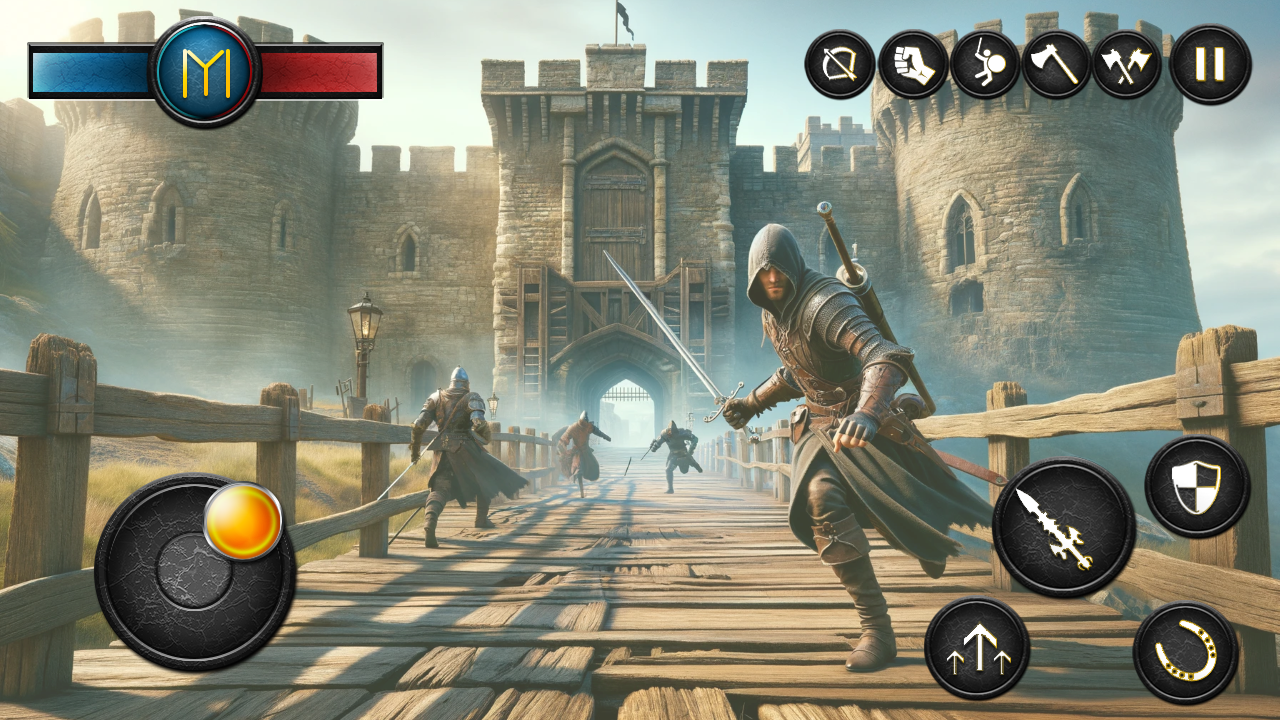
Task: Tap the triple up-arrows button
Action: [977, 647]
